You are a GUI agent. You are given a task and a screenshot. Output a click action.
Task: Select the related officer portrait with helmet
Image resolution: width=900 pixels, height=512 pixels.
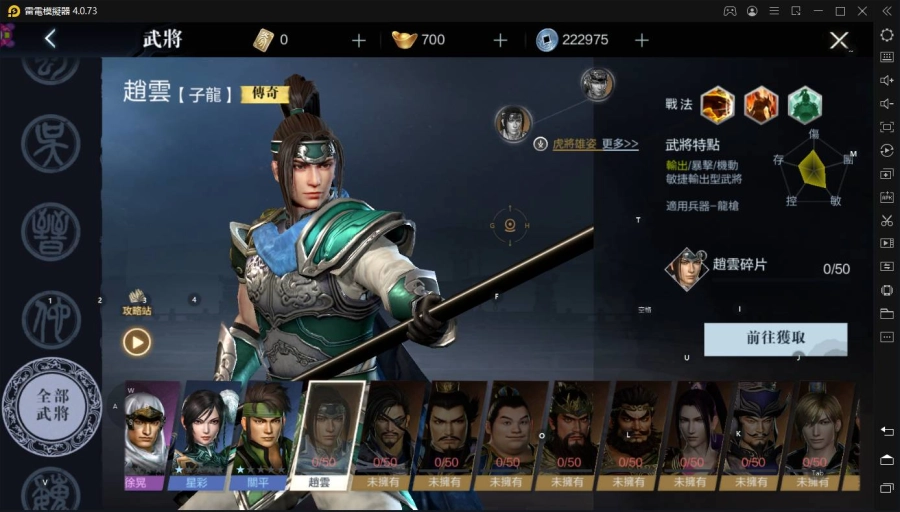pyautogui.click(x=597, y=84)
